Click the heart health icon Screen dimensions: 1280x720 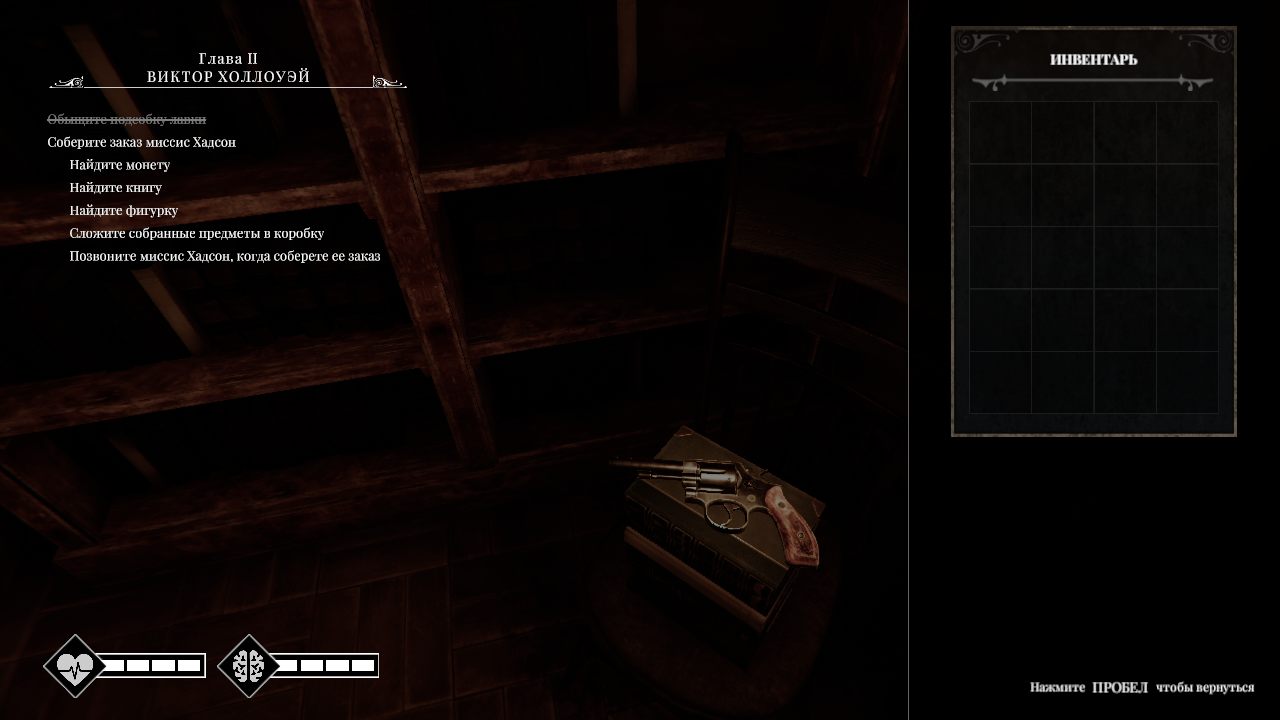click(75, 665)
